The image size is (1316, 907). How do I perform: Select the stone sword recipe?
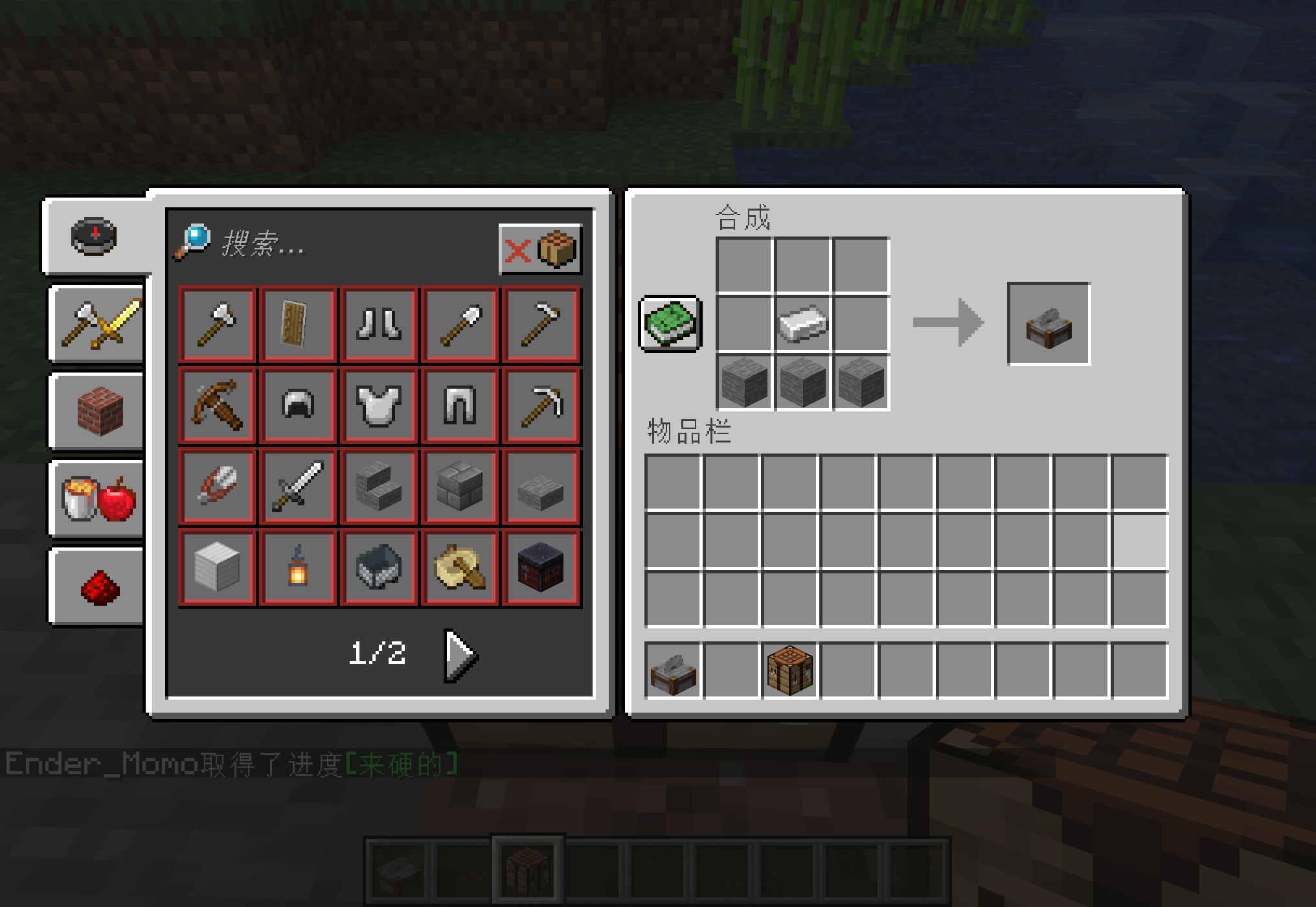[x=298, y=486]
